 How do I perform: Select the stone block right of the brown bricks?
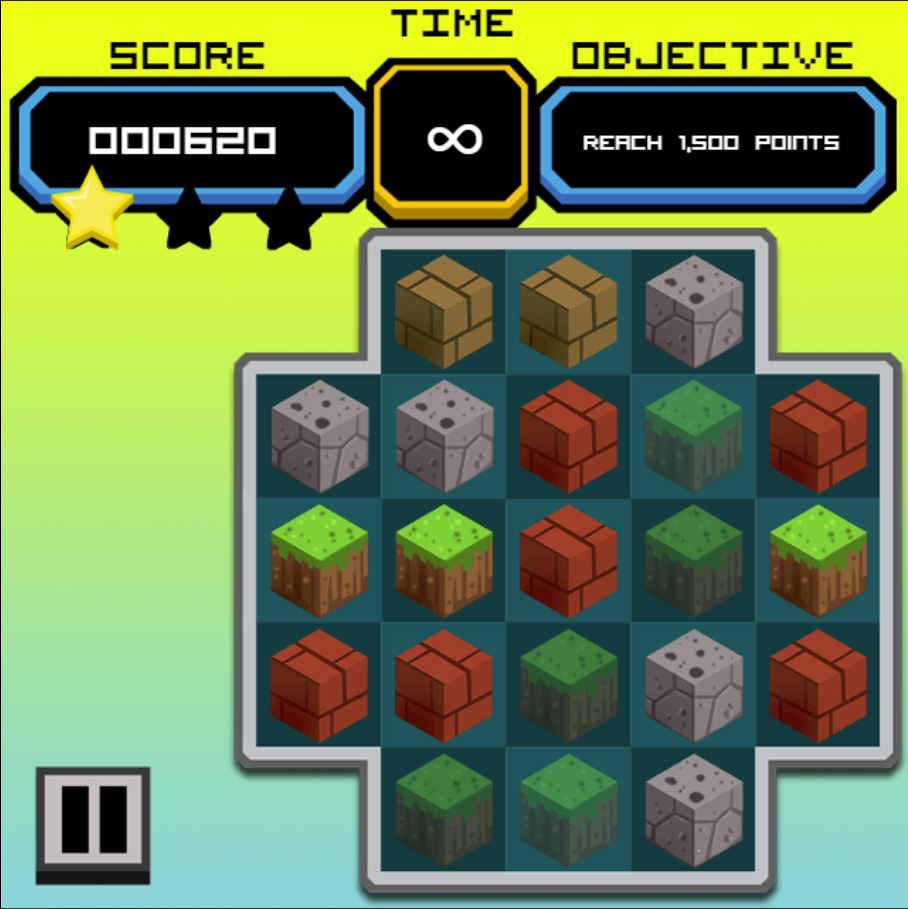tap(693, 310)
